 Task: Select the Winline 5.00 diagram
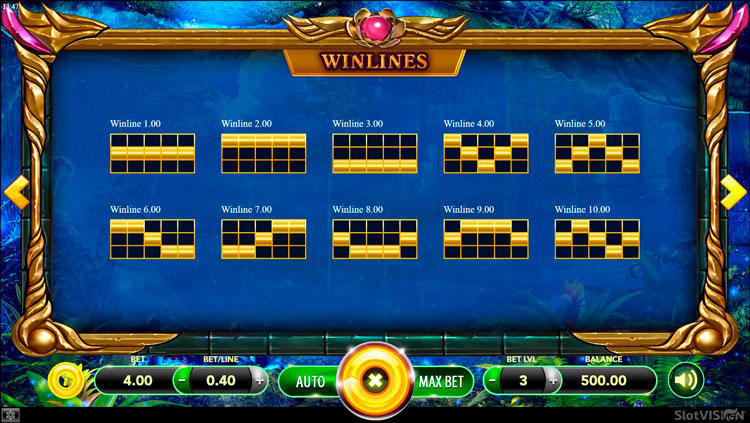click(x=597, y=153)
